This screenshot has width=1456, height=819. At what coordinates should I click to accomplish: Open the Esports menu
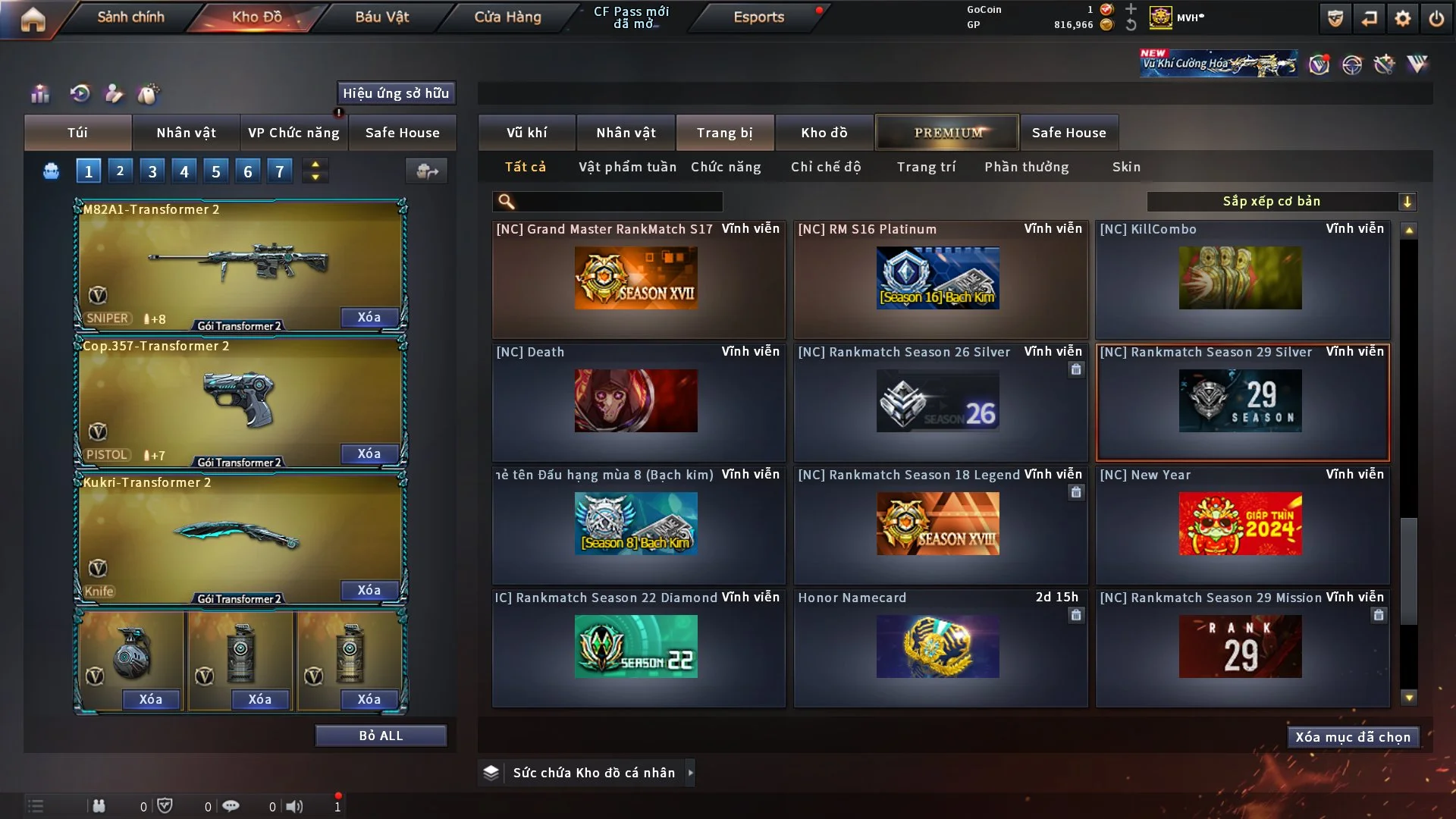(x=758, y=17)
